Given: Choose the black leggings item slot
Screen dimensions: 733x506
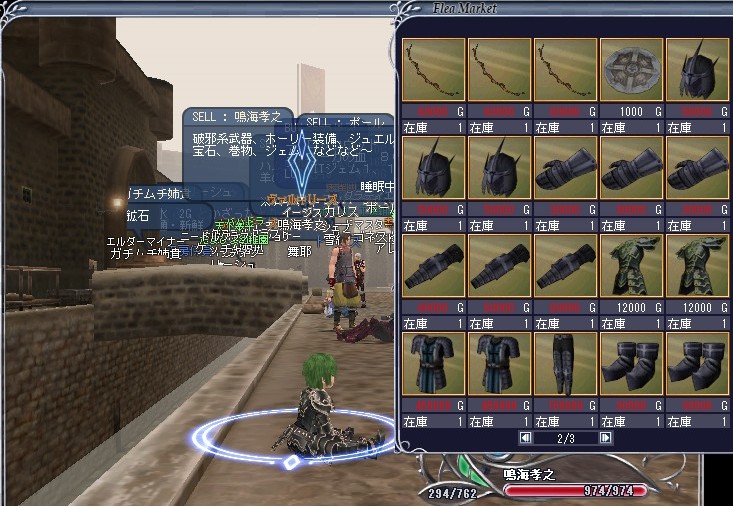Looking at the screenshot, I should 565,363.
